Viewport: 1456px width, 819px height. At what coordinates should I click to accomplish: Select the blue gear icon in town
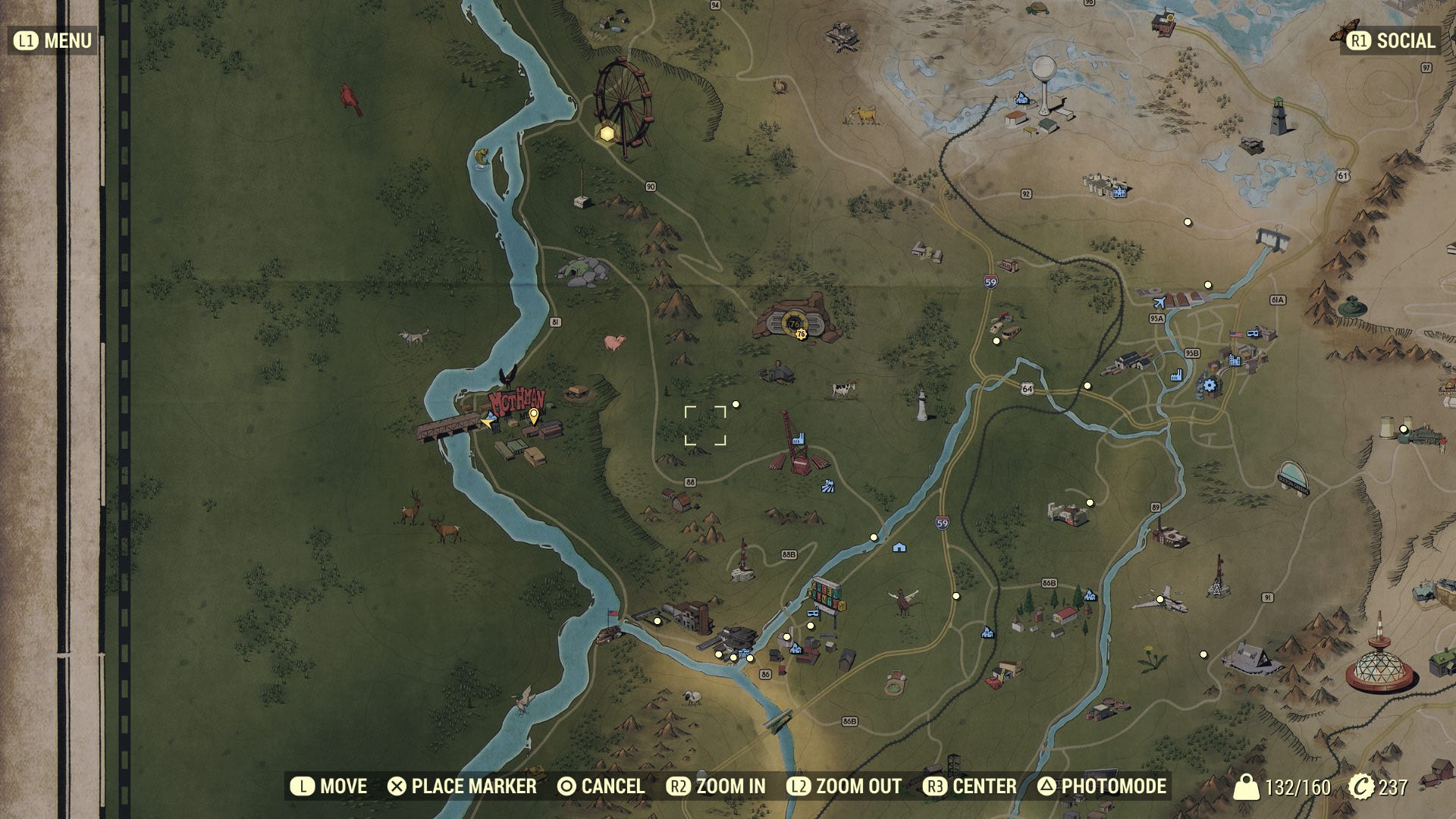point(1210,386)
